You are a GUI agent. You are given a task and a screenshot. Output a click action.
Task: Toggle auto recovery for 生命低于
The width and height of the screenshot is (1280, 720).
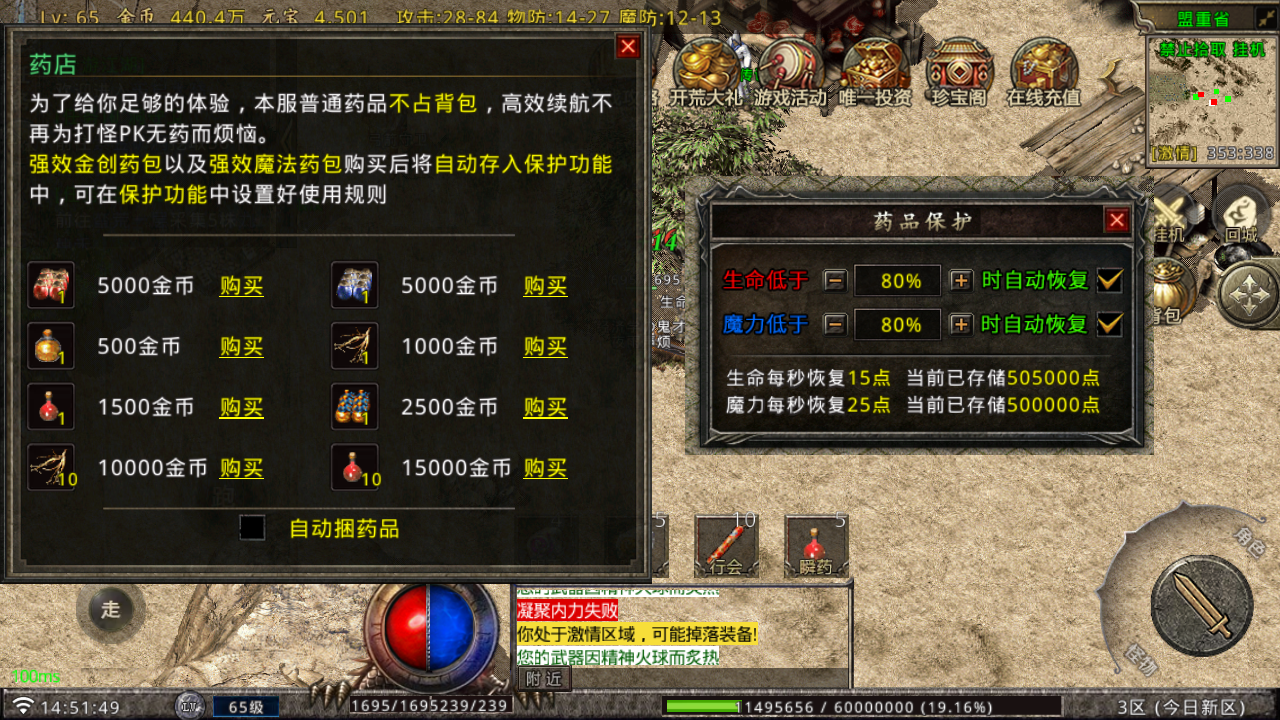tap(1108, 280)
